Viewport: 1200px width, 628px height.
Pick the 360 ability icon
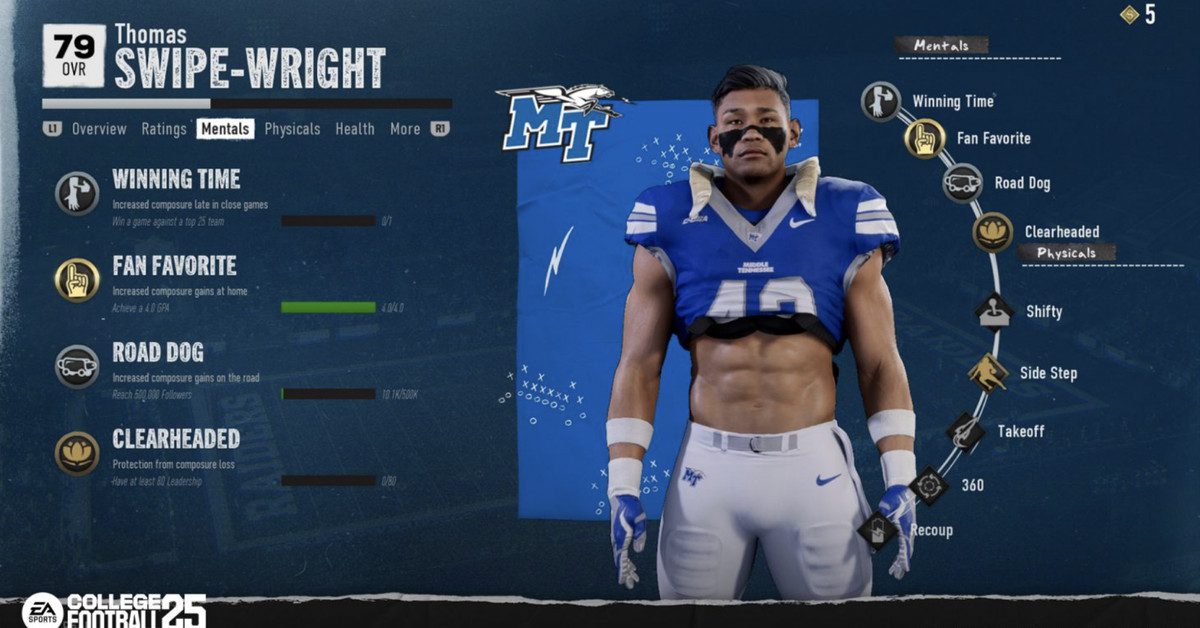pyautogui.click(x=929, y=486)
